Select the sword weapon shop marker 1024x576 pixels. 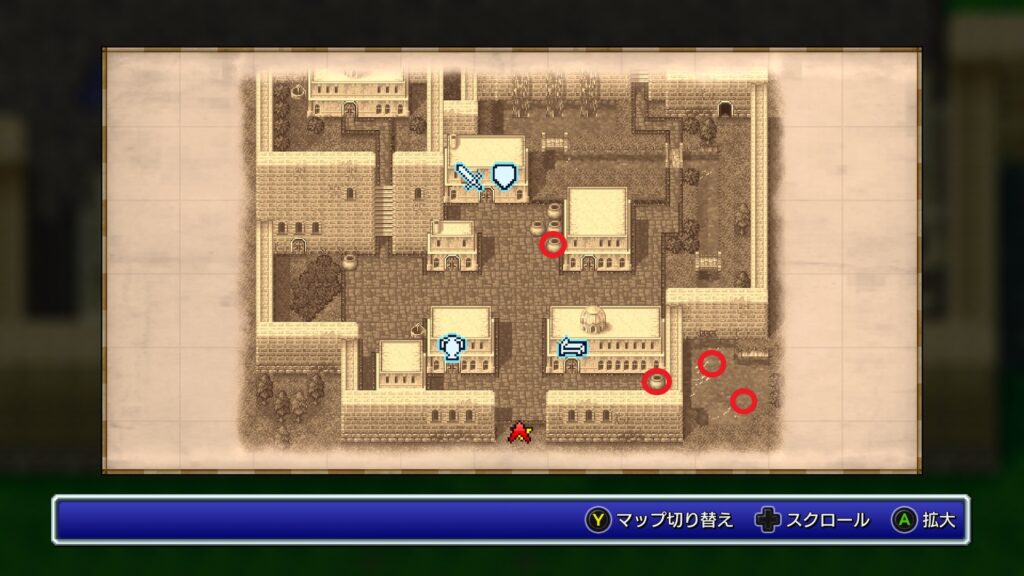coord(469,177)
